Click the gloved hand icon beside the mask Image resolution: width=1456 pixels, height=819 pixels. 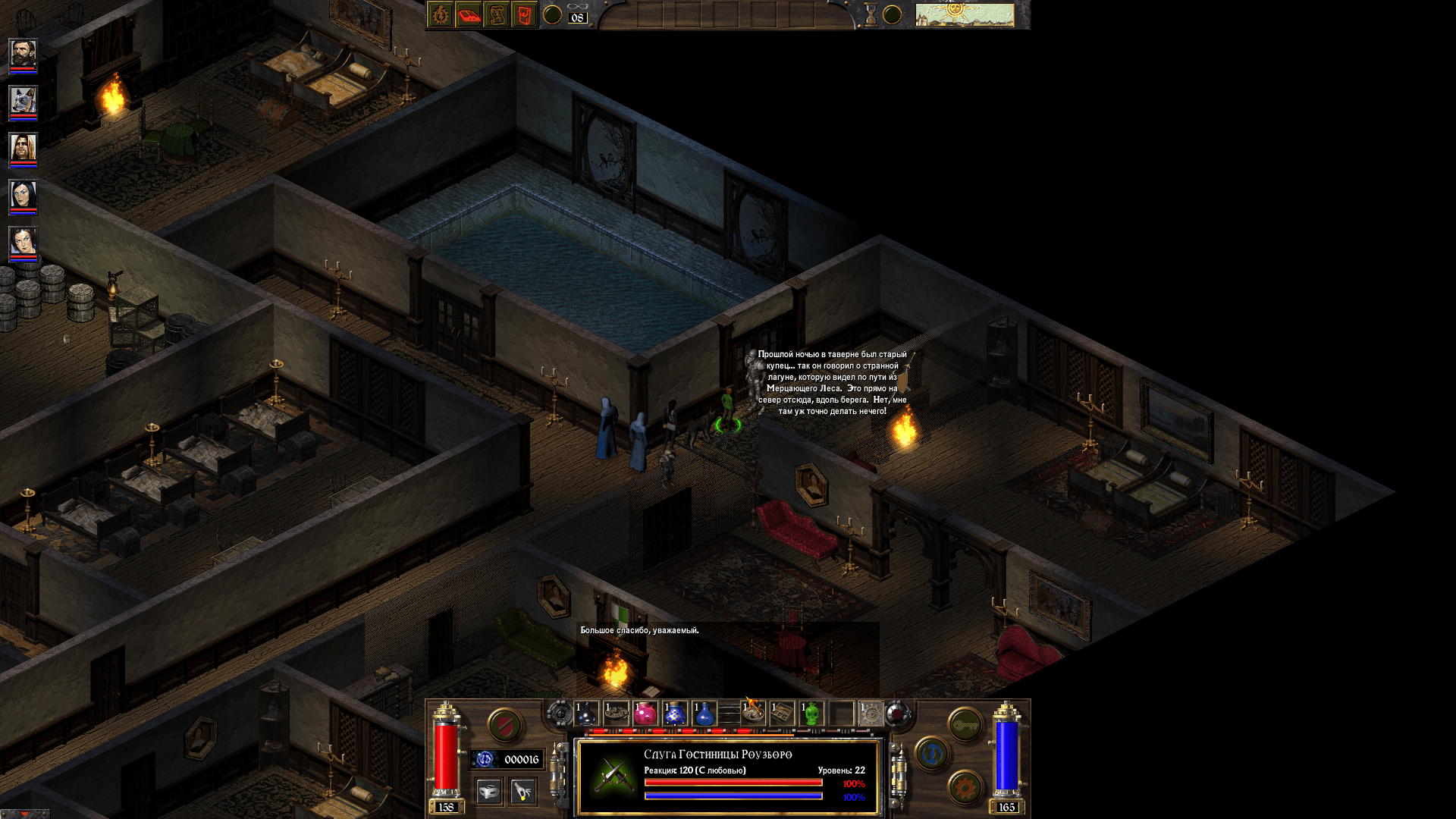[x=522, y=790]
